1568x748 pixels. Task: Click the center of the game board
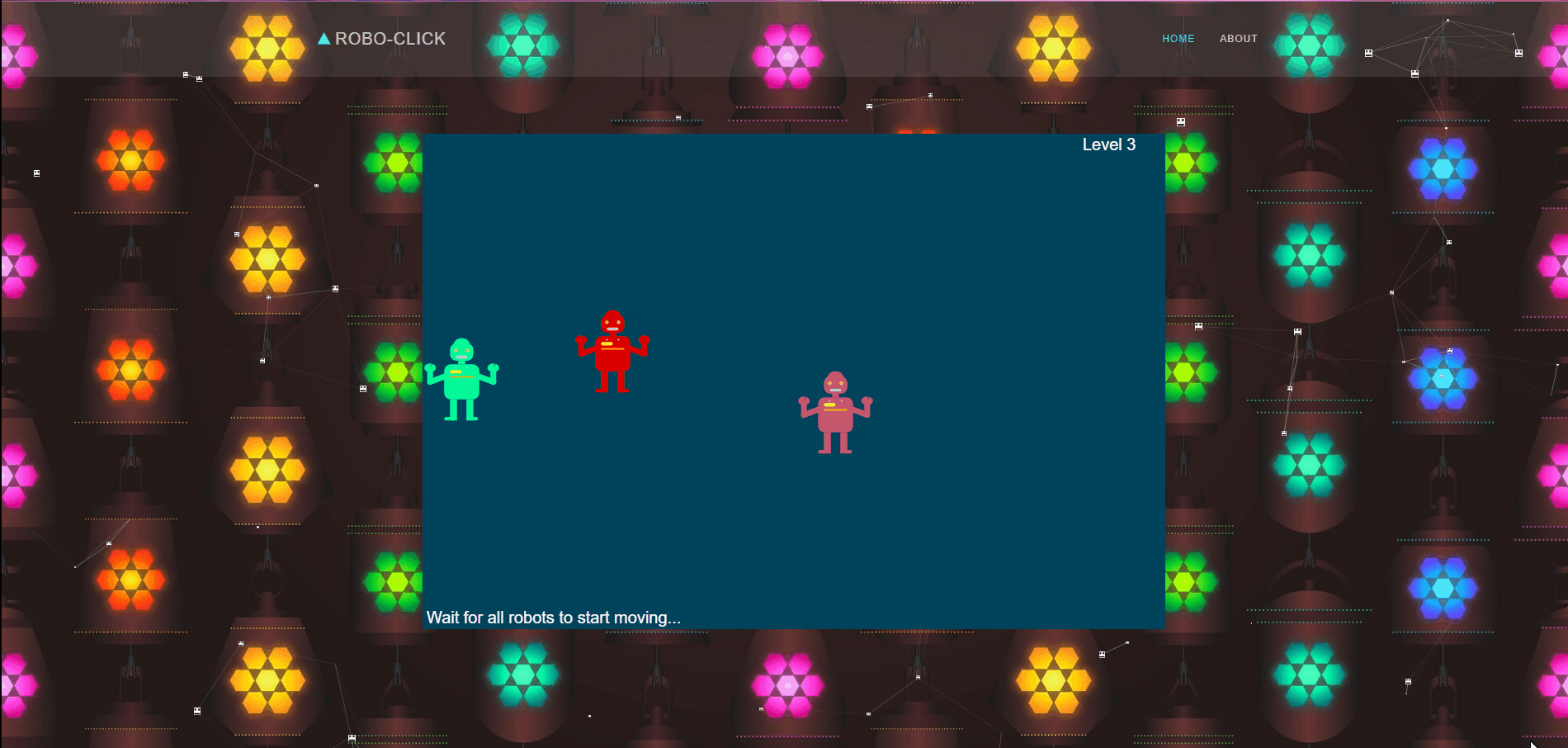792,380
